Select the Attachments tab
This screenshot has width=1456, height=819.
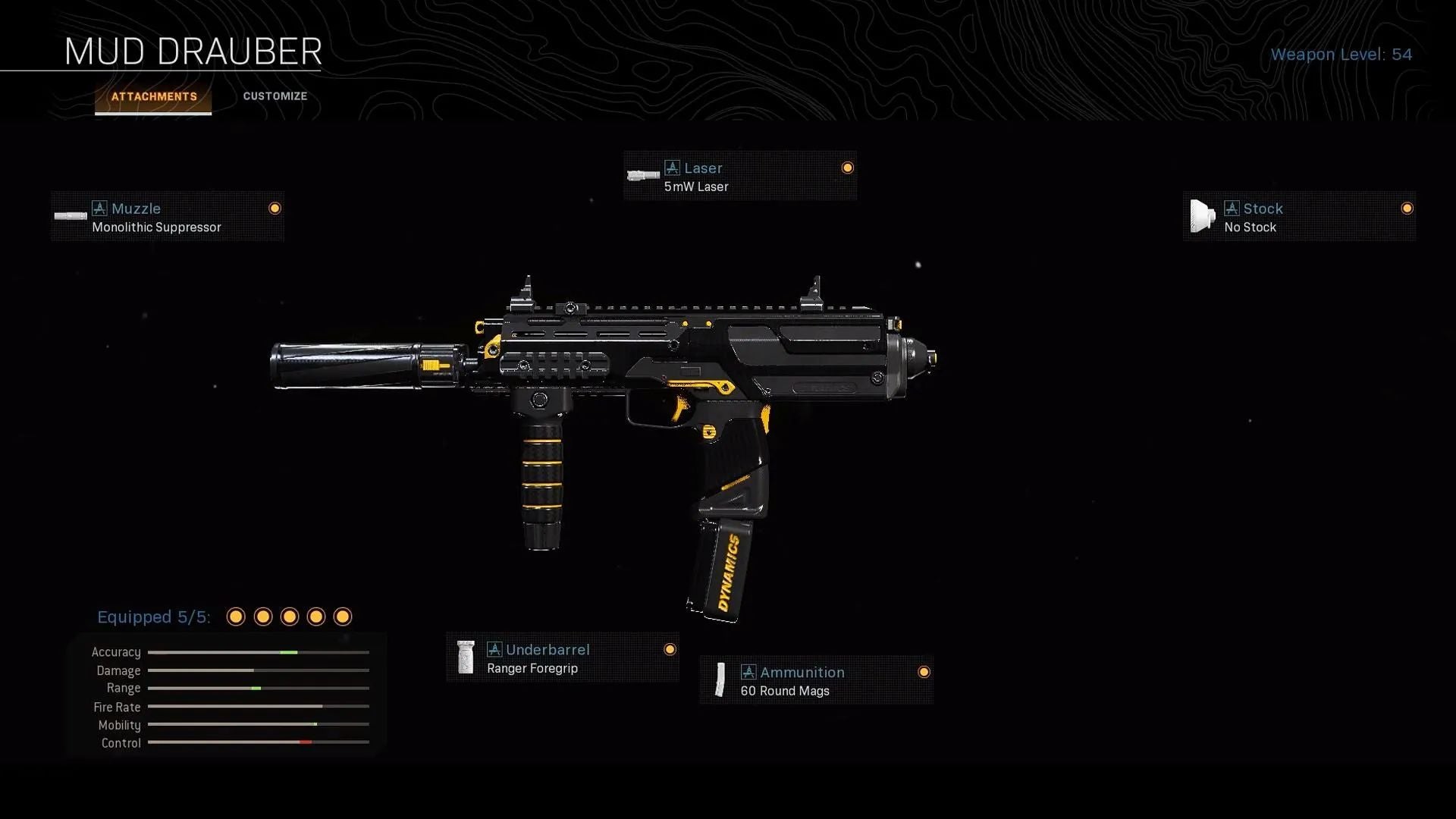pyautogui.click(x=153, y=96)
